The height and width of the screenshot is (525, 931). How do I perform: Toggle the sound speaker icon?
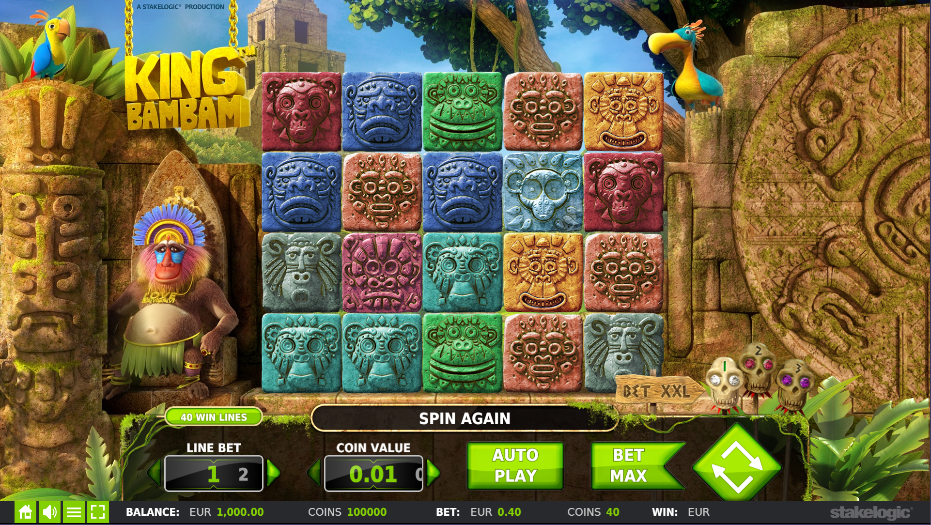click(49, 512)
